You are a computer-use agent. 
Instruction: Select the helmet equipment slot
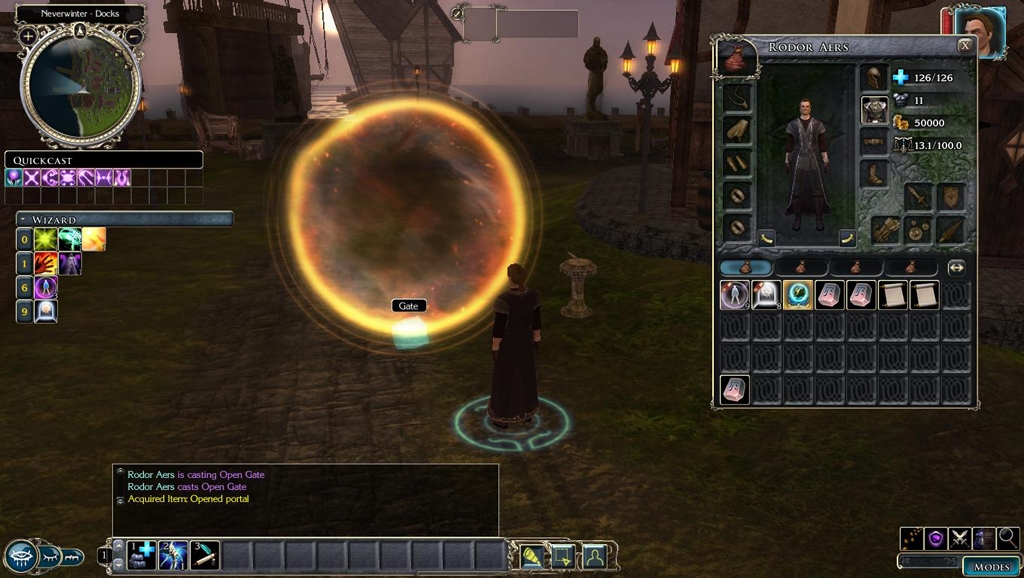click(873, 79)
